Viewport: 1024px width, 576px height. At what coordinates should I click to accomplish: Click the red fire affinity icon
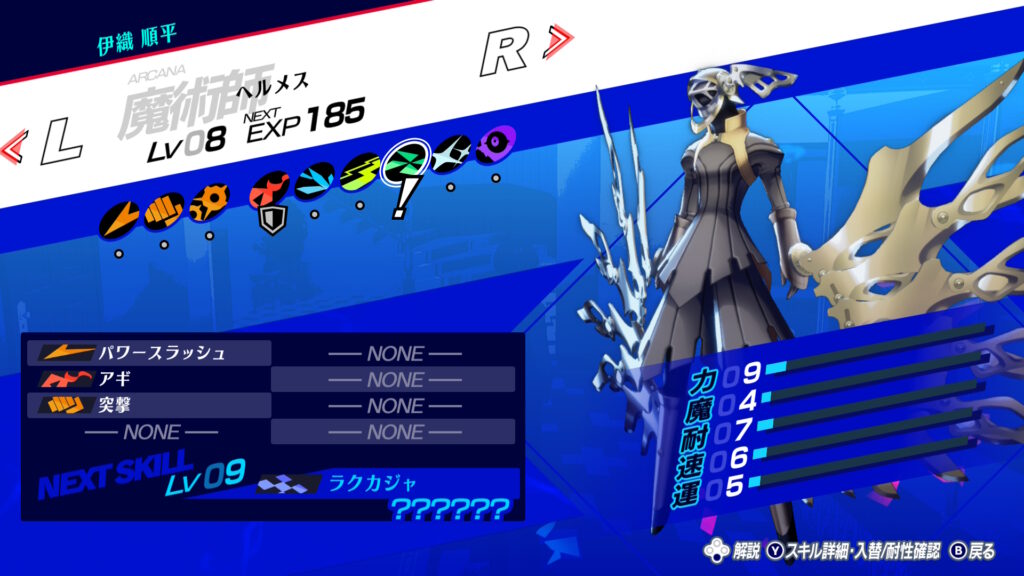click(x=270, y=187)
